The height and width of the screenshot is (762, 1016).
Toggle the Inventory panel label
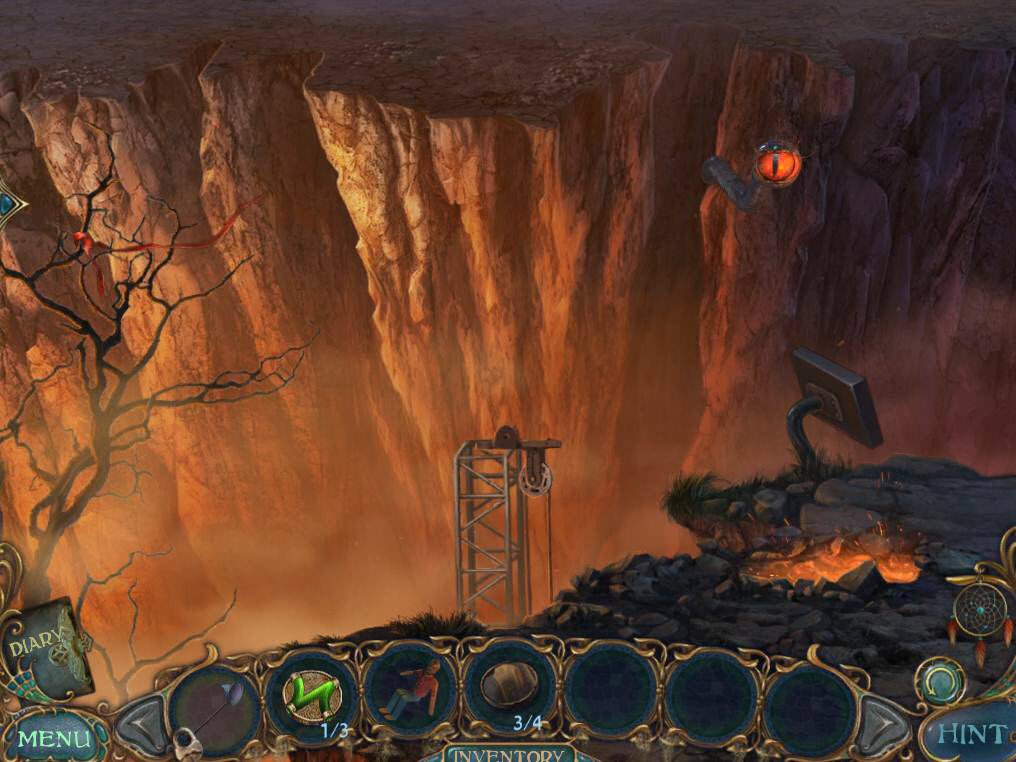508,754
